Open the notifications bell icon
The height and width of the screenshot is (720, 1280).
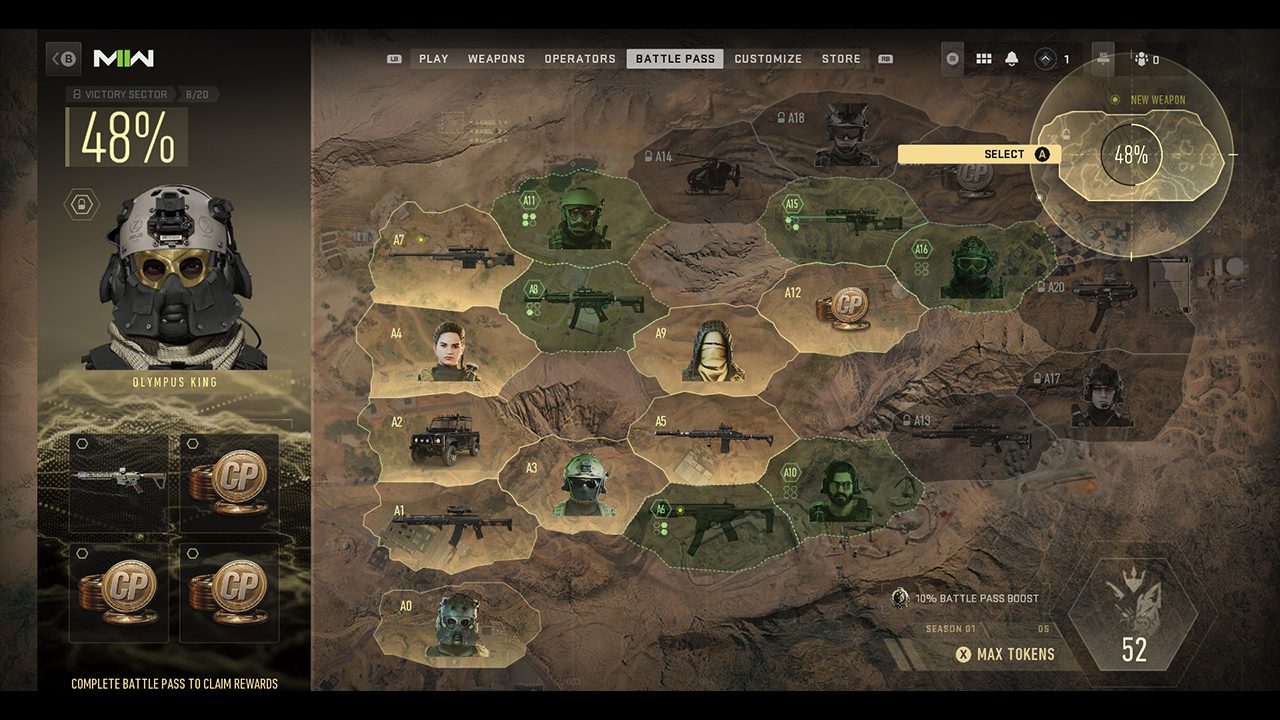click(1011, 59)
